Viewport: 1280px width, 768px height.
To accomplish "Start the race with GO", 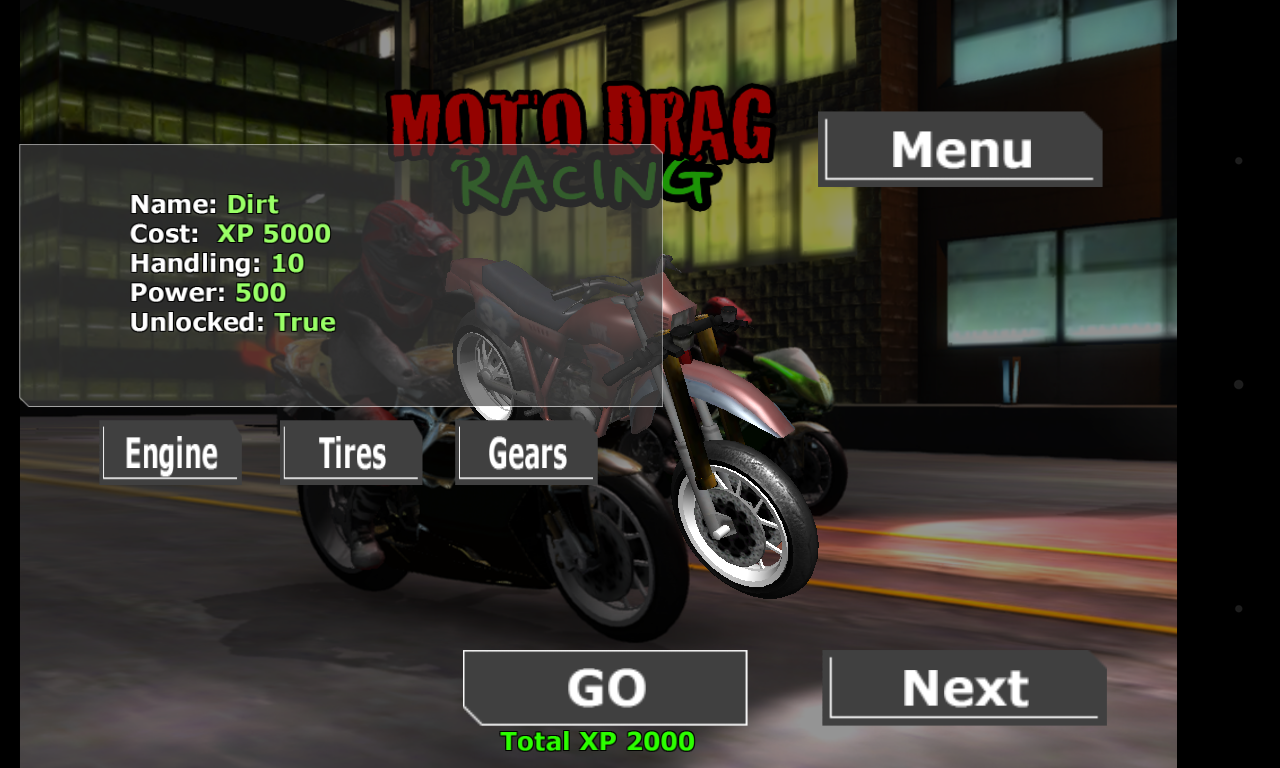I will (605, 688).
